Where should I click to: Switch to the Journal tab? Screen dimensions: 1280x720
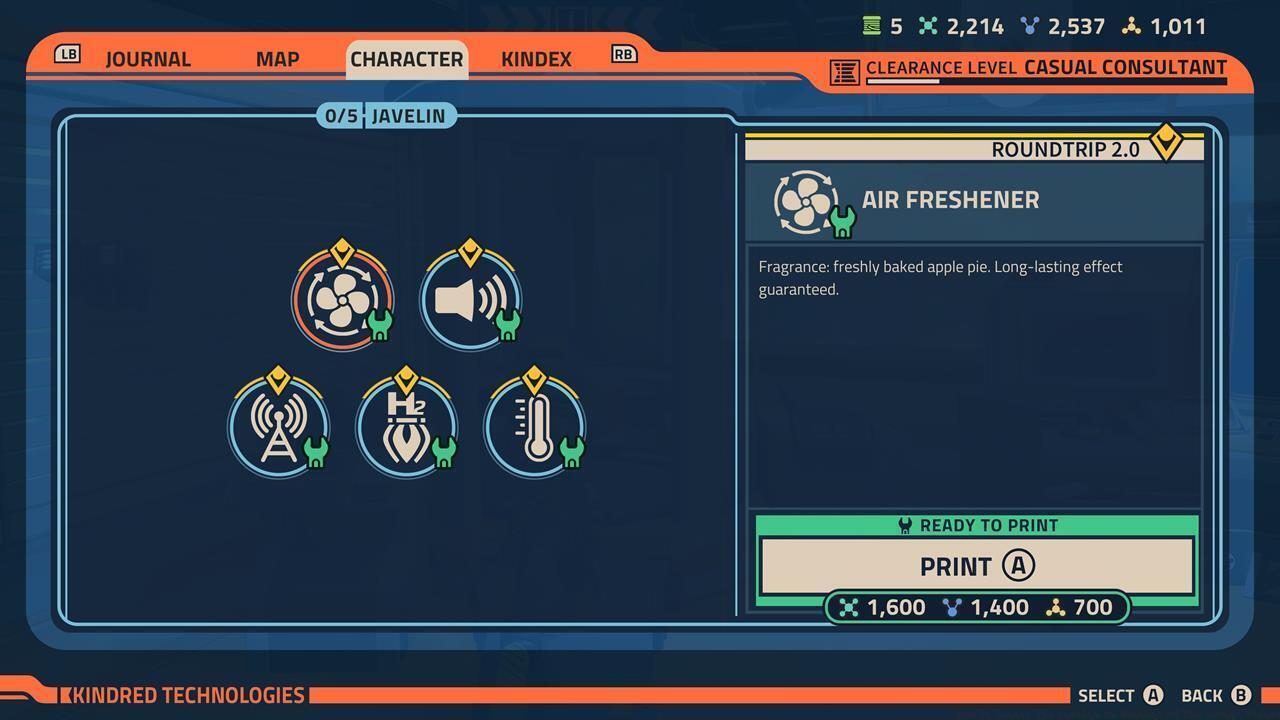point(148,59)
